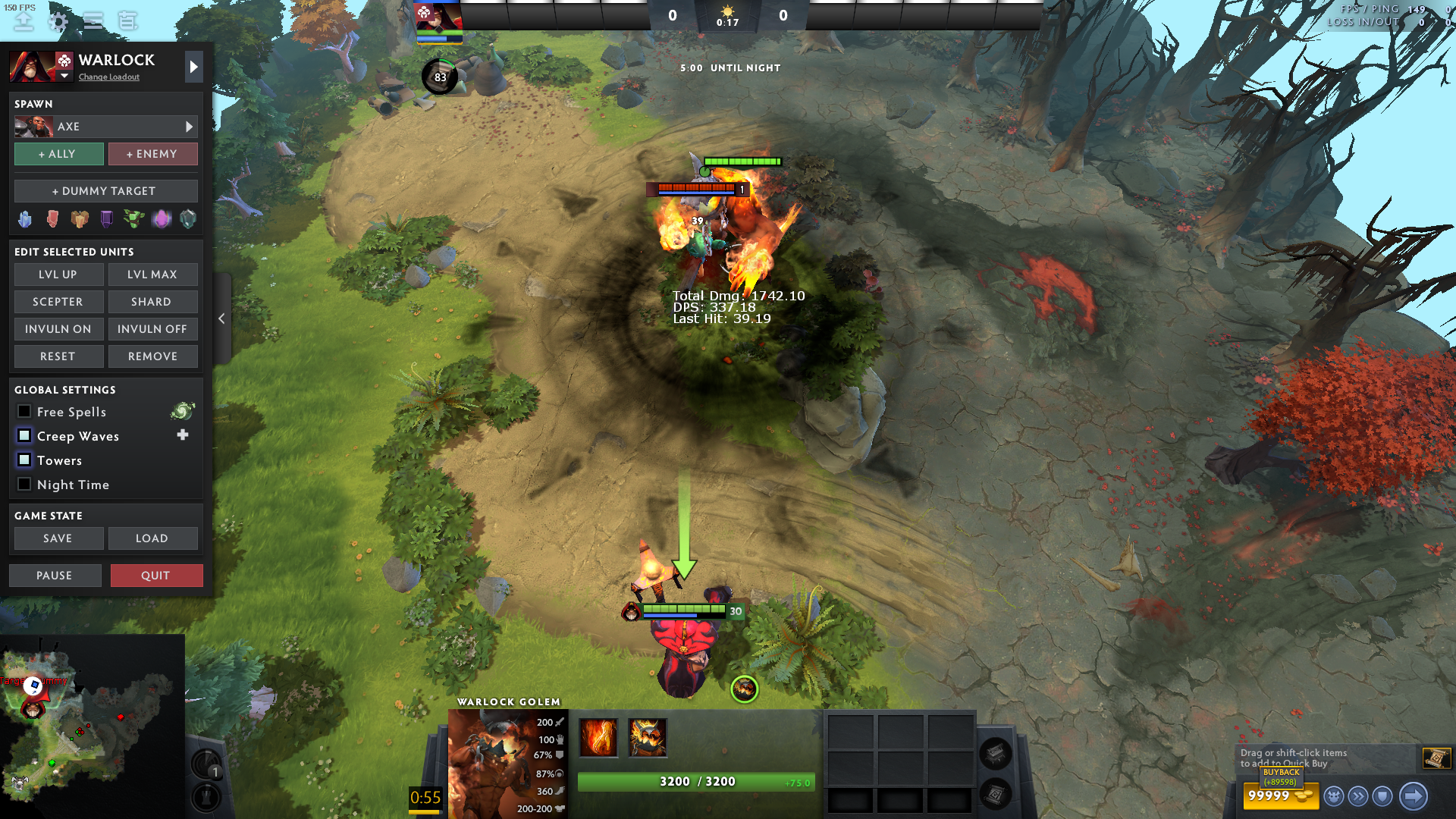Image resolution: width=1456 pixels, height=819 pixels.
Task: Toggle the Creep Waves checkbox
Action: [x=24, y=436]
